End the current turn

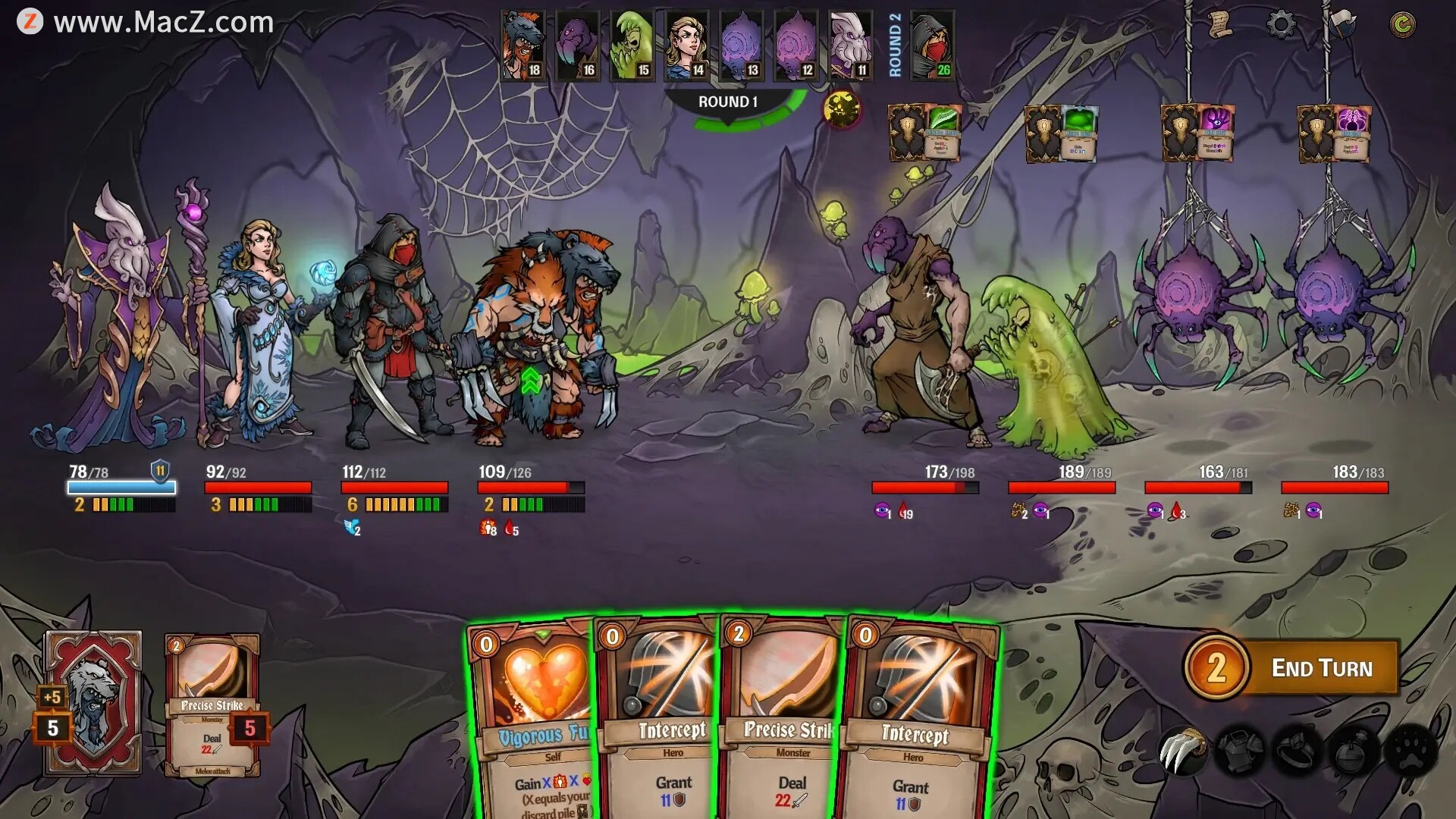pos(1320,668)
